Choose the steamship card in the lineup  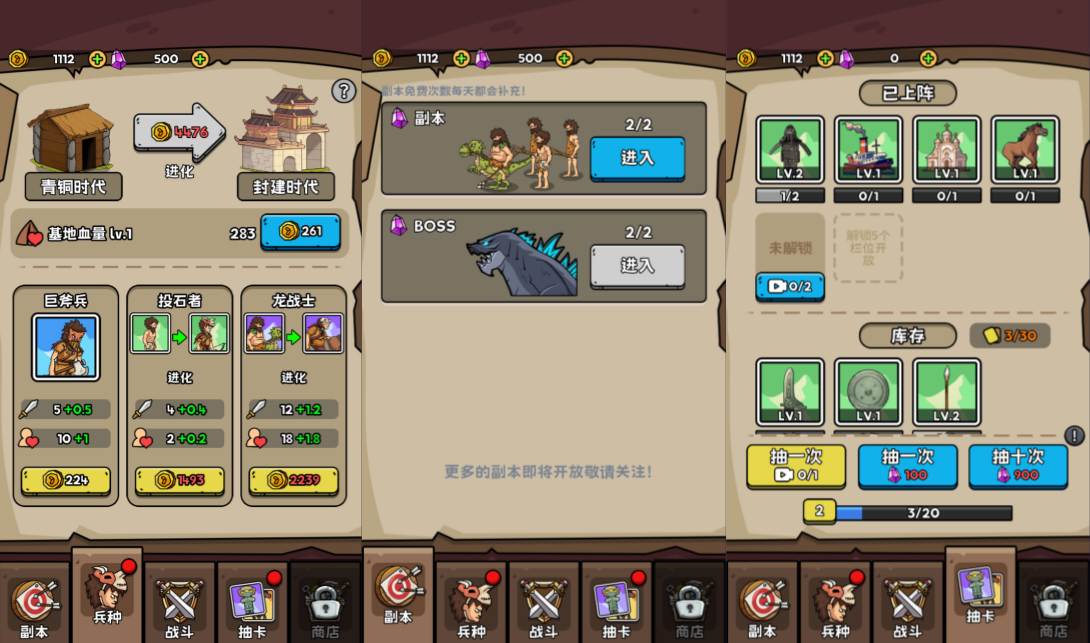(868, 150)
